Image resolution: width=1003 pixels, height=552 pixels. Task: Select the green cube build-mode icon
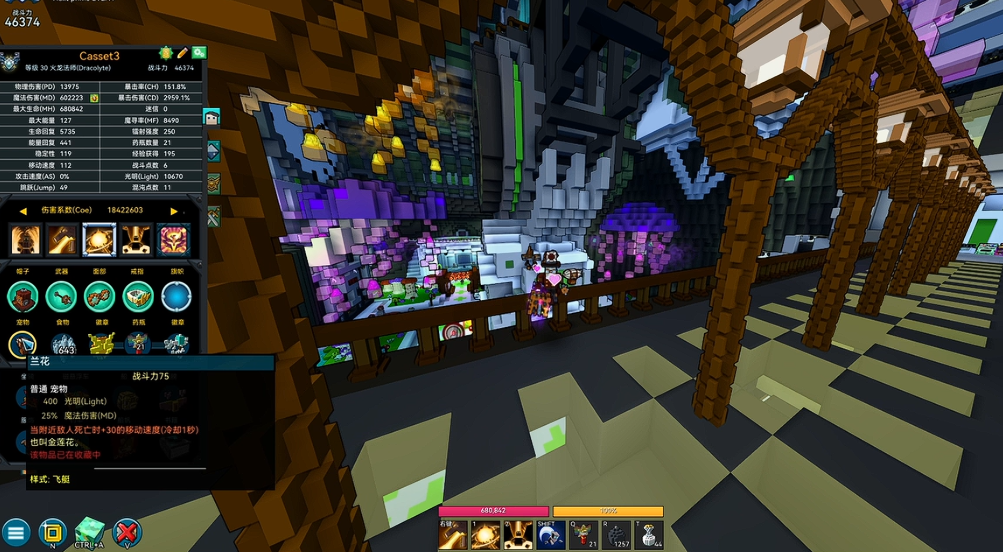click(90, 530)
